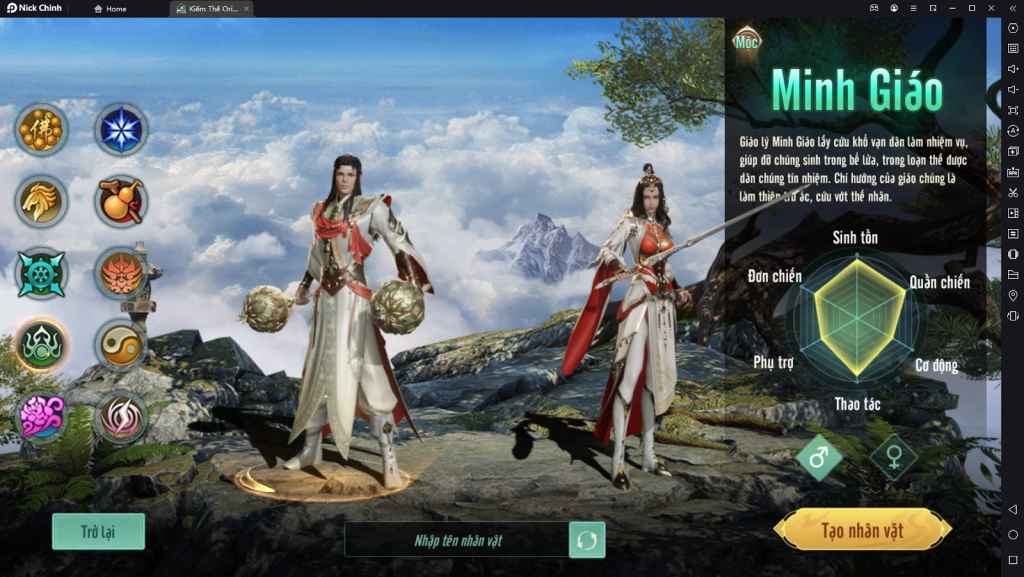
Task: Pick the white and red swirl faction icon
Action: click(x=121, y=416)
